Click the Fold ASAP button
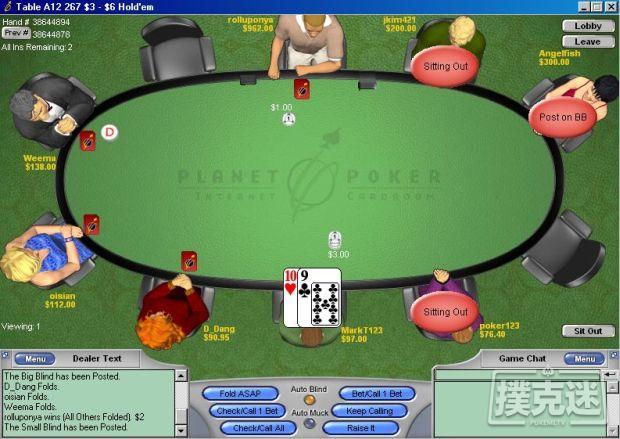 [240, 394]
